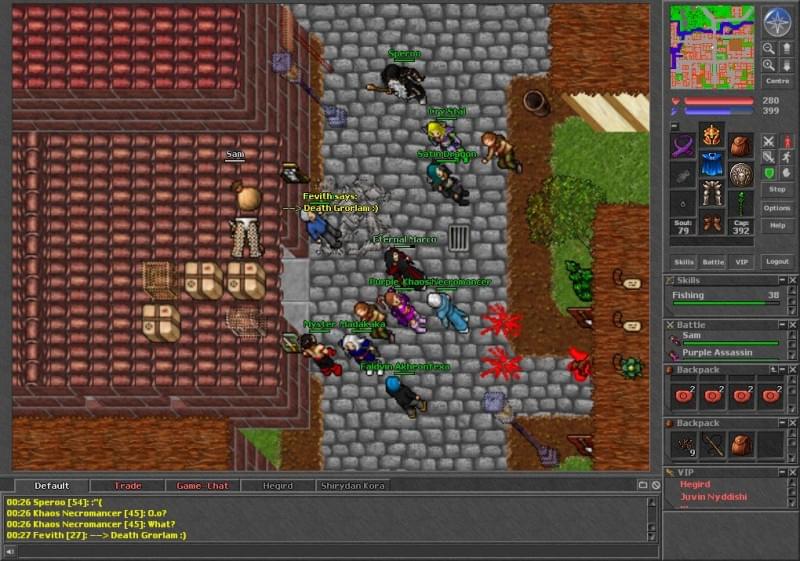The width and height of the screenshot is (800, 561).
Task: Log out with the Logout button
Action: tap(776, 261)
